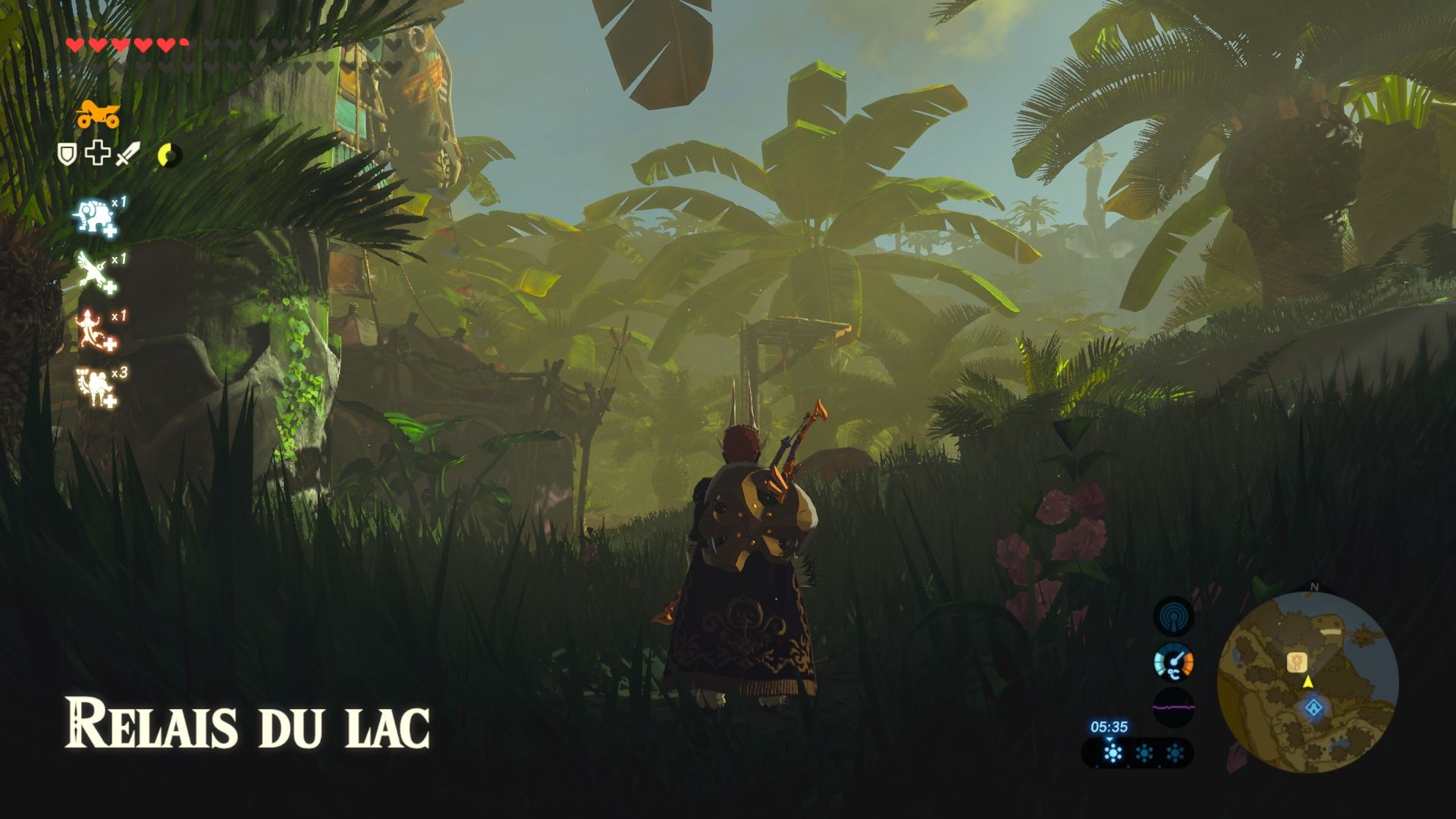Select the sword attack buff icon

127,155
